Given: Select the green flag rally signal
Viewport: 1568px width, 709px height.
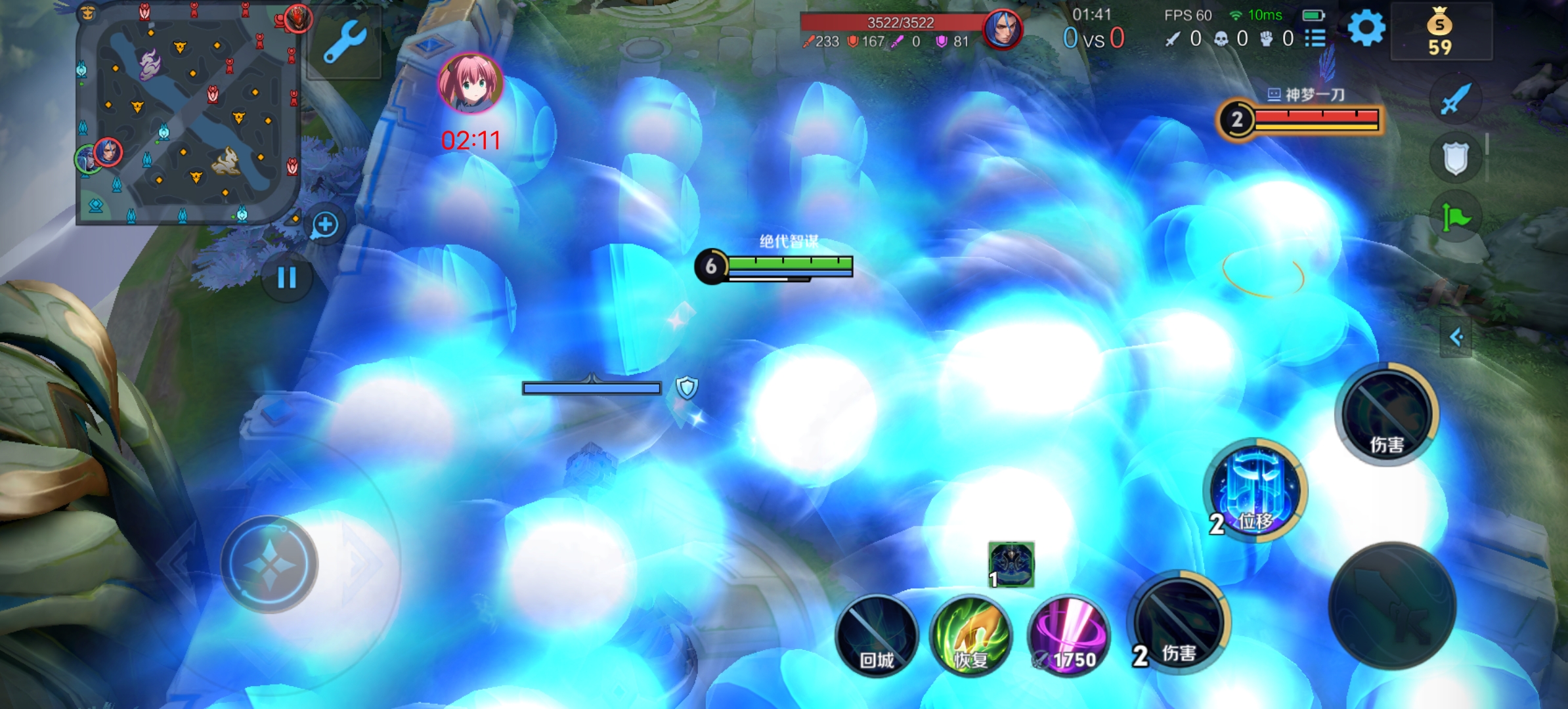Looking at the screenshot, I should [x=1455, y=217].
